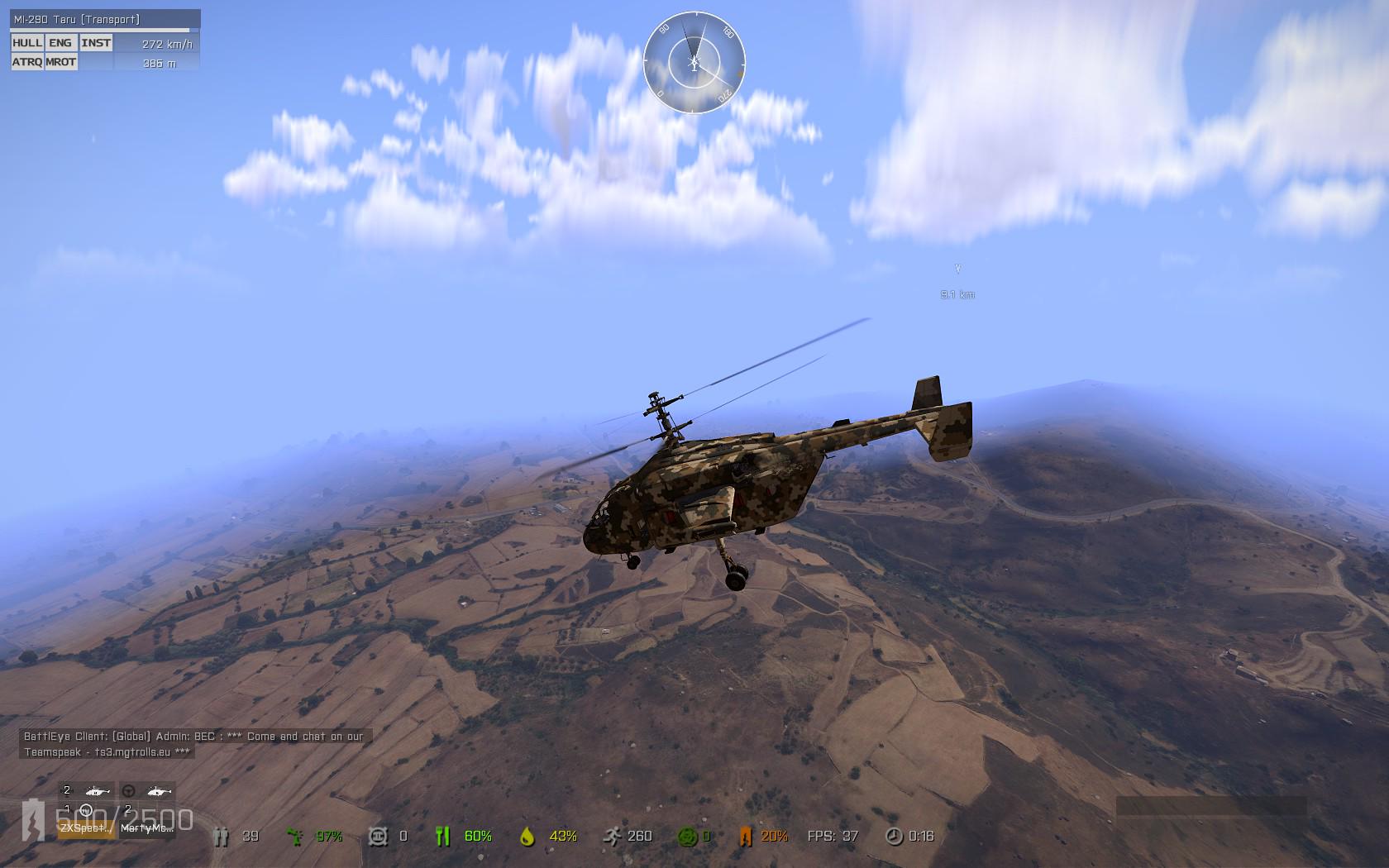Image resolution: width=1389 pixels, height=868 pixels.
Task: Click the fork-and-knife hunger icon
Action: point(442,837)
